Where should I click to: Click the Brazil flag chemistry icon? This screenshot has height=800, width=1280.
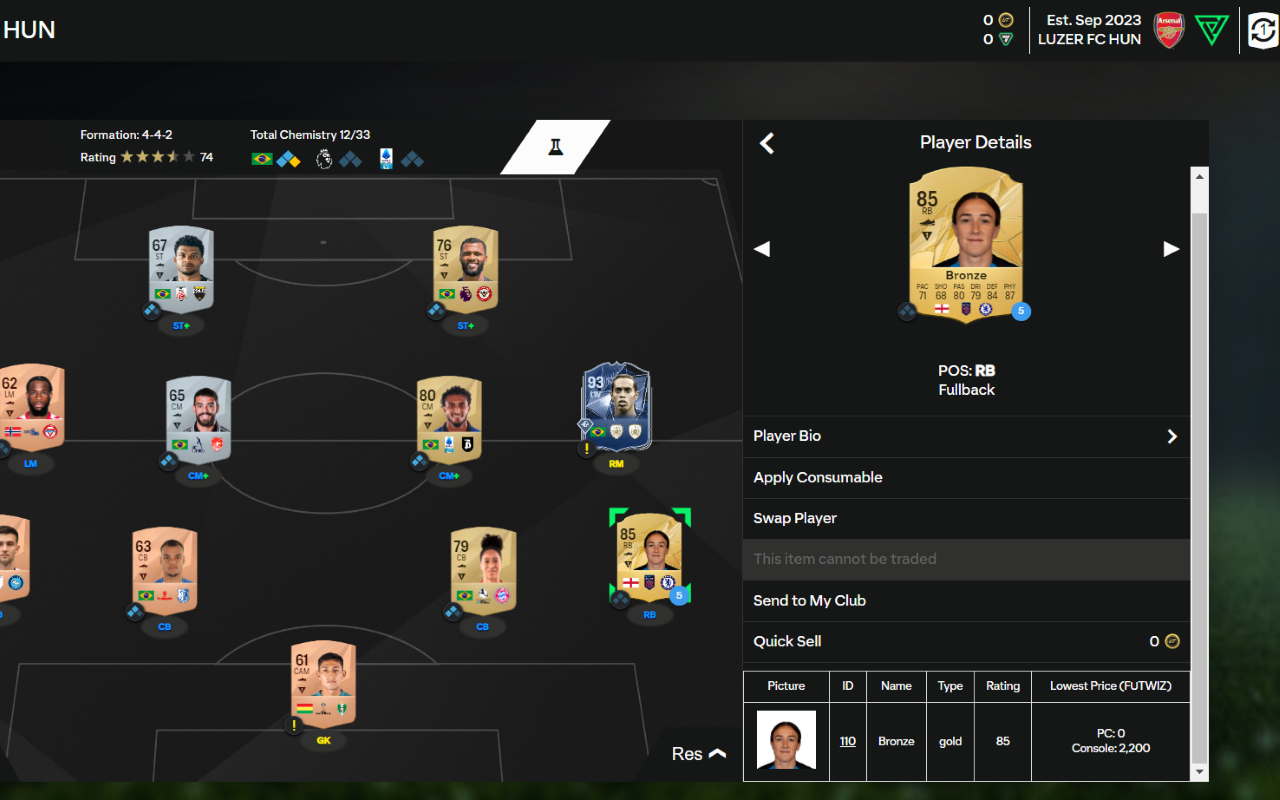click(261, 157)
